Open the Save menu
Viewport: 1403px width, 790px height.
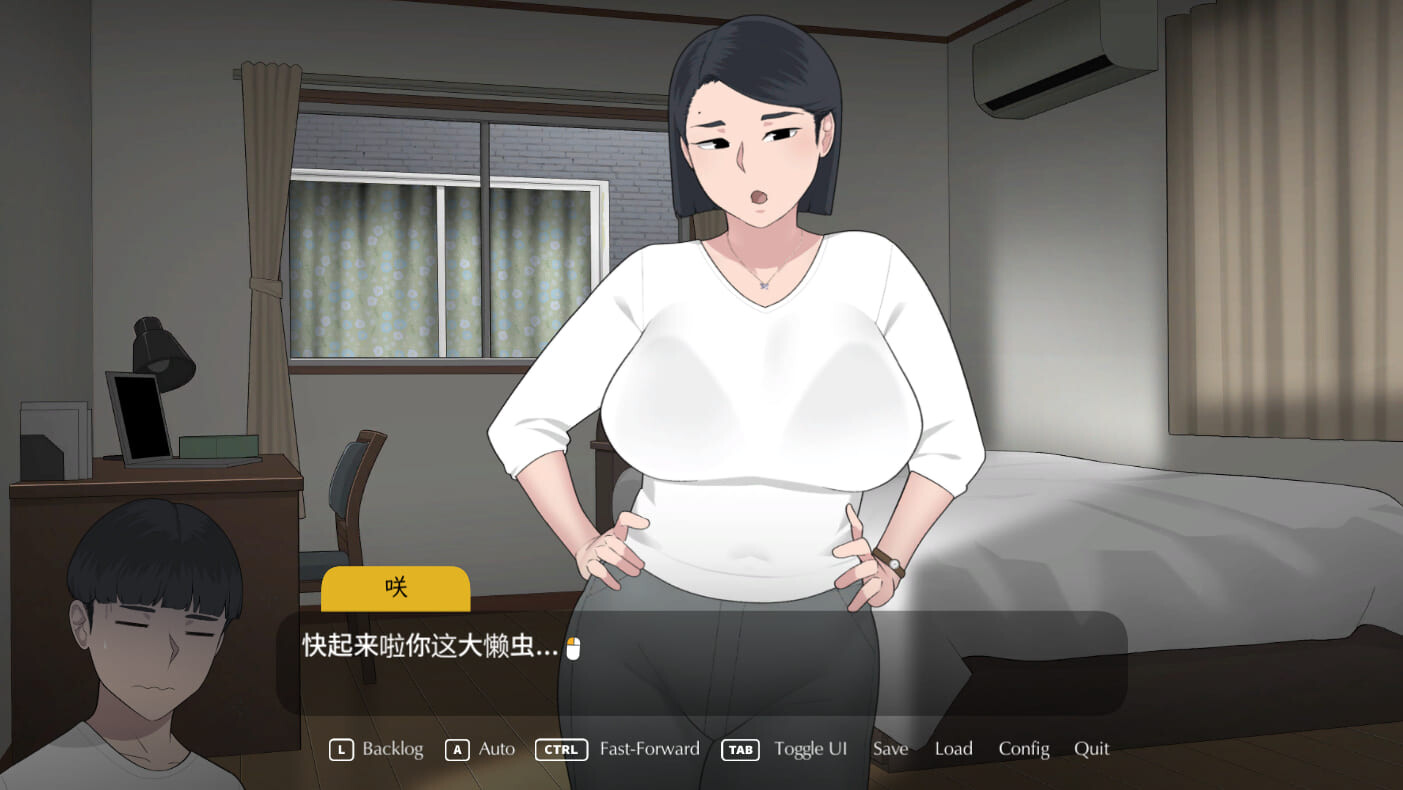[890, 749]
